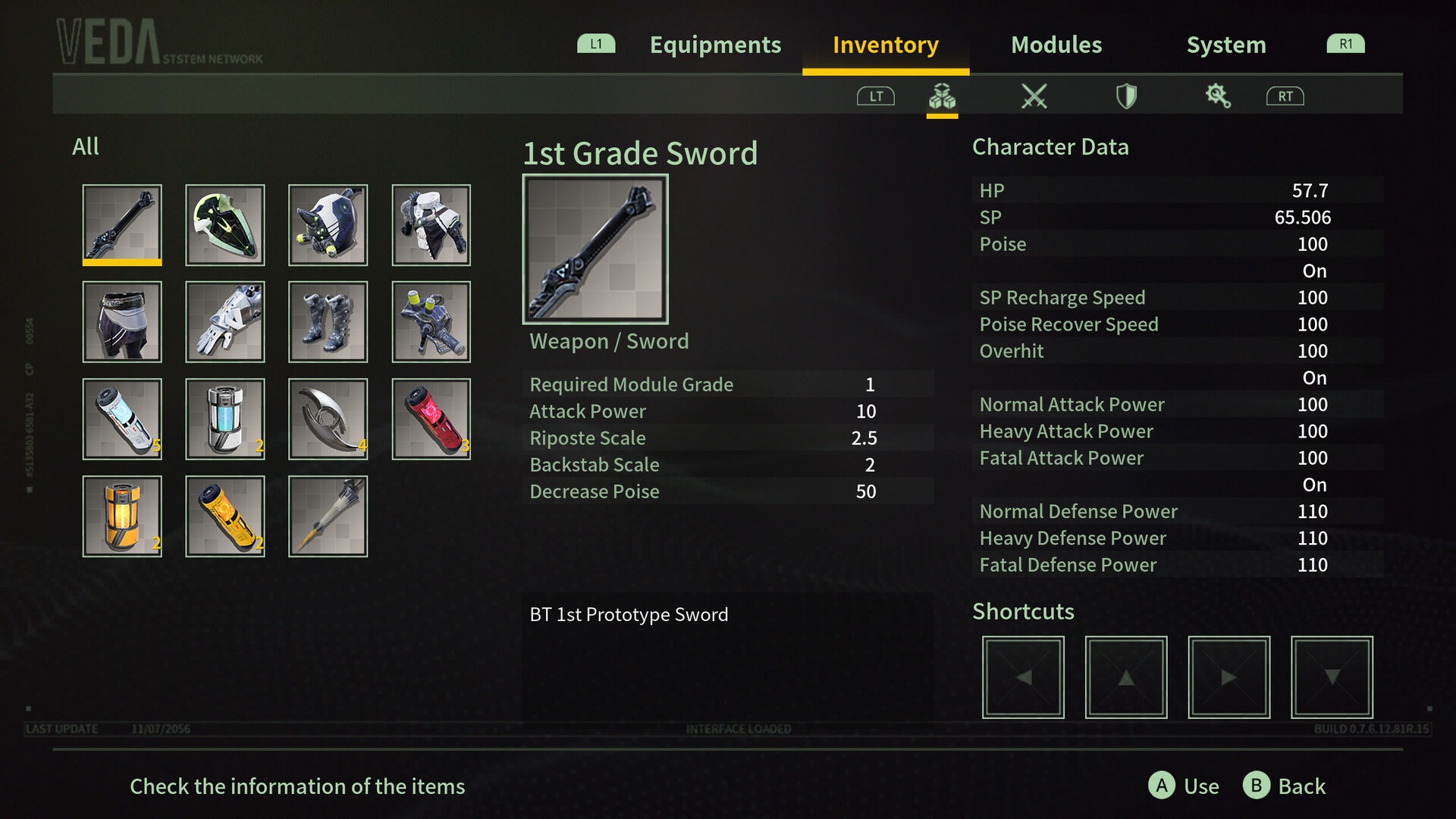Viewport: 1456px width, 819px height.
Task: Select the crossed swords weapon filter
Action: tap(1034, 96)
